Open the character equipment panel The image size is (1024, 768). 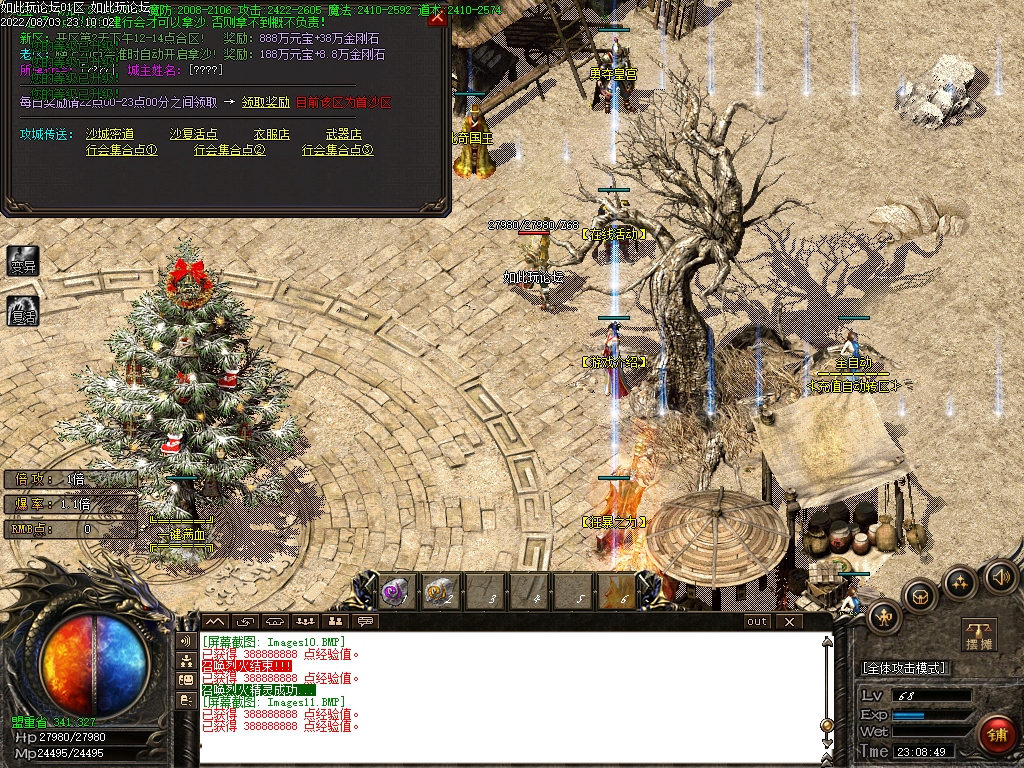coord(883,615)
